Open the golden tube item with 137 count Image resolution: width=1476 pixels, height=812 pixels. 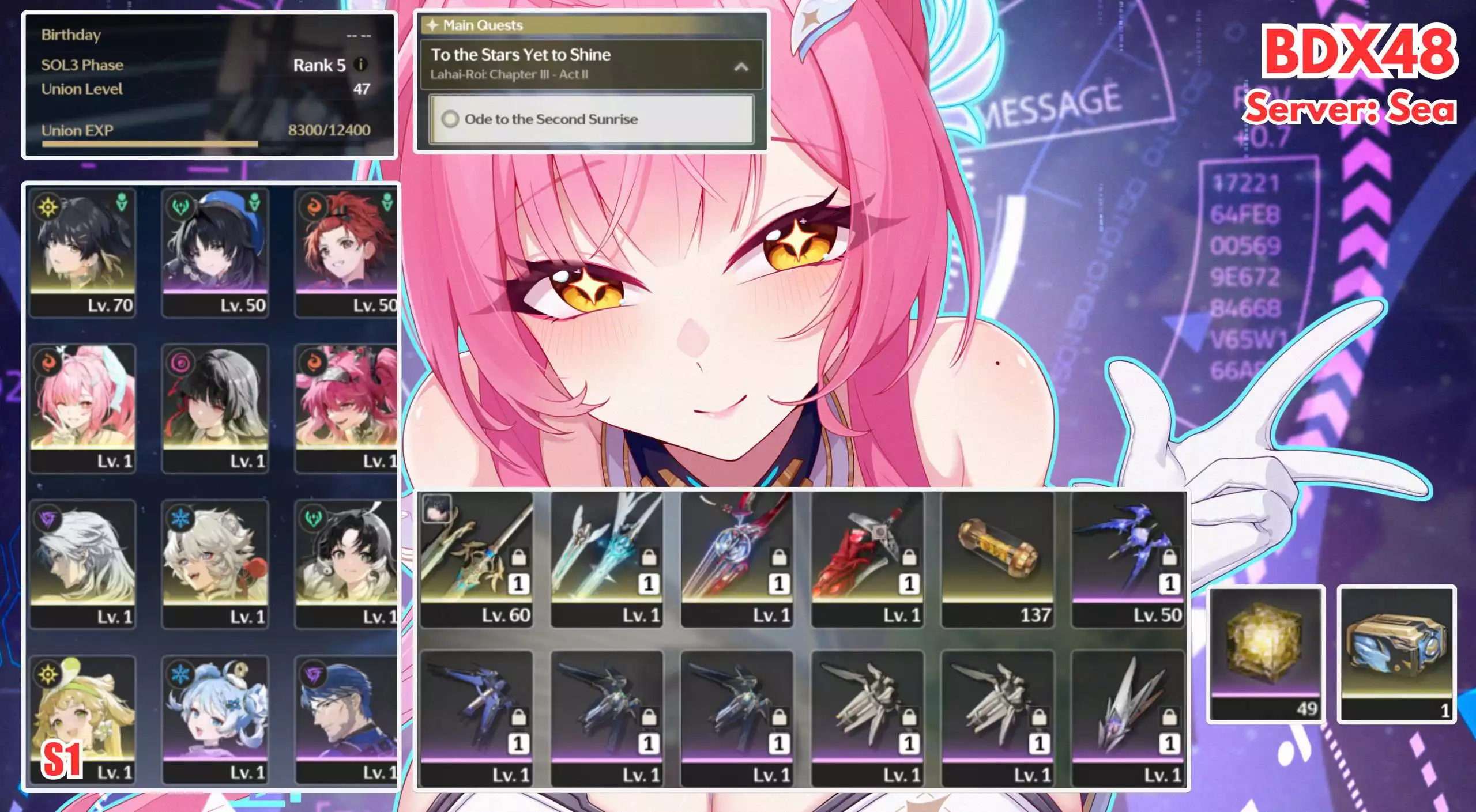click(x=997, y=558)
